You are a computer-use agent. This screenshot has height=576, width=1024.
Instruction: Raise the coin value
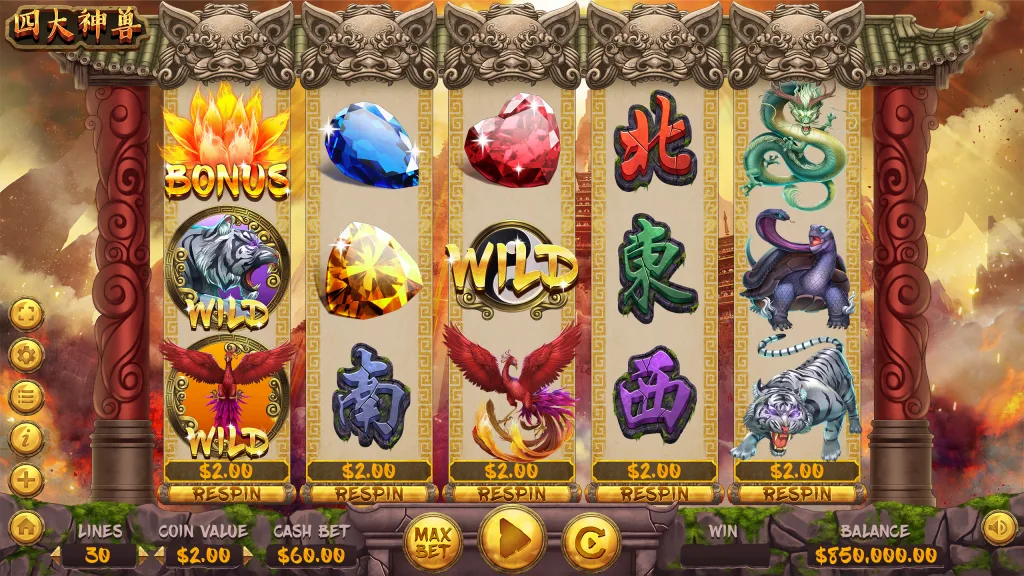tap(249, 555)
